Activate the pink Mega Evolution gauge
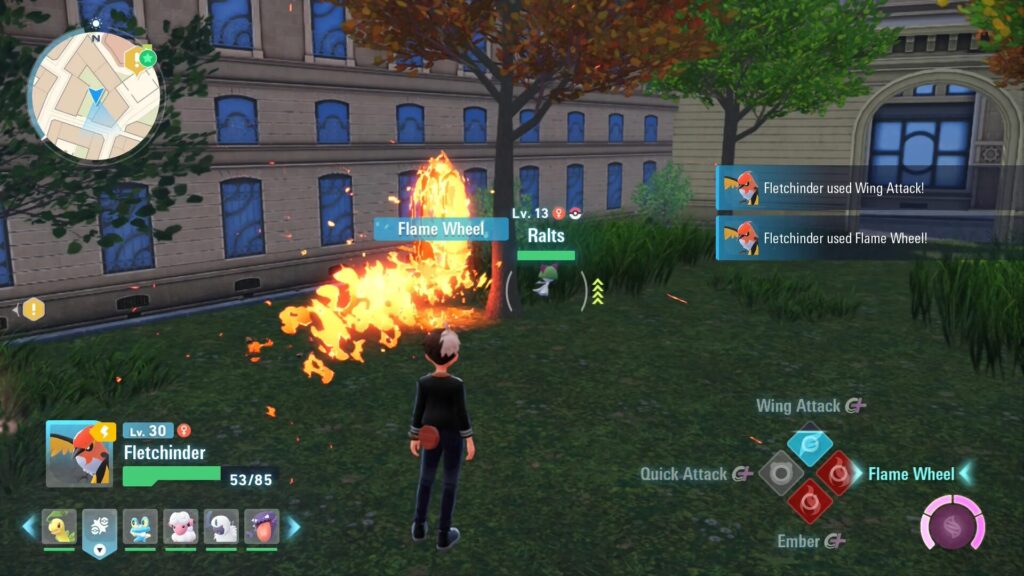1024x576 pixels. click(x=952, y=525)
